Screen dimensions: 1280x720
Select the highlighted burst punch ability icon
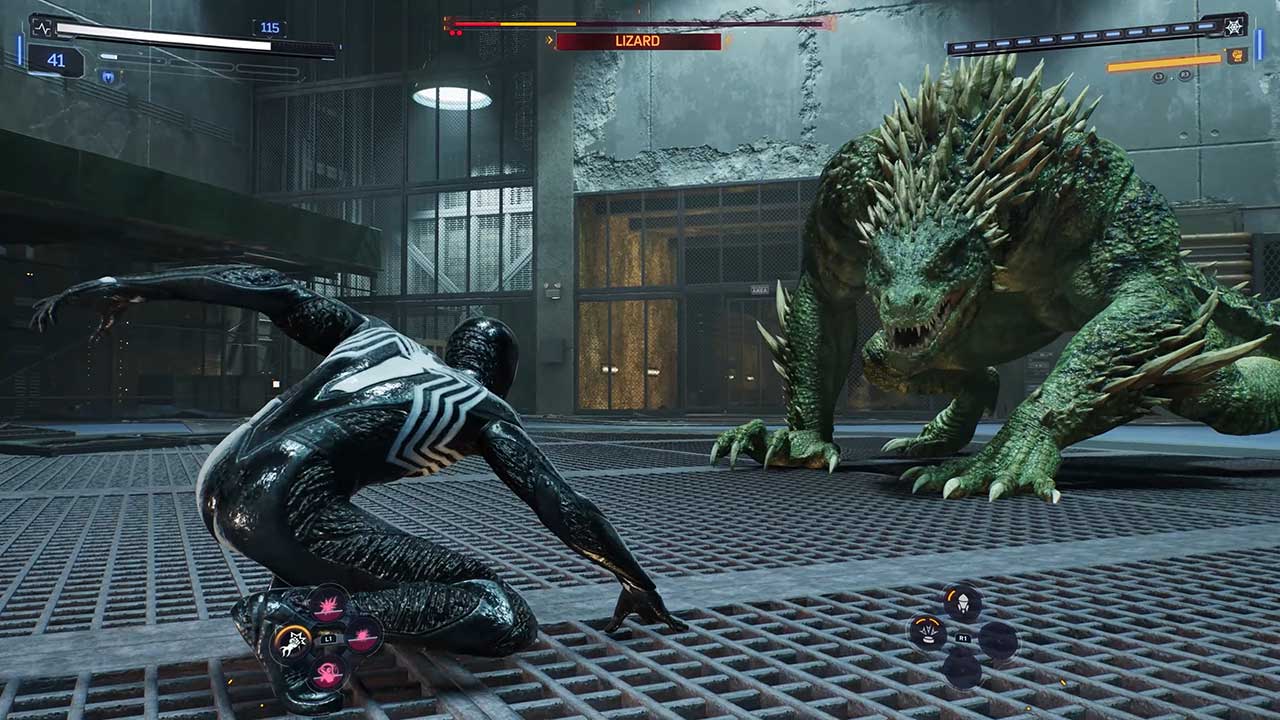[293, 643]
